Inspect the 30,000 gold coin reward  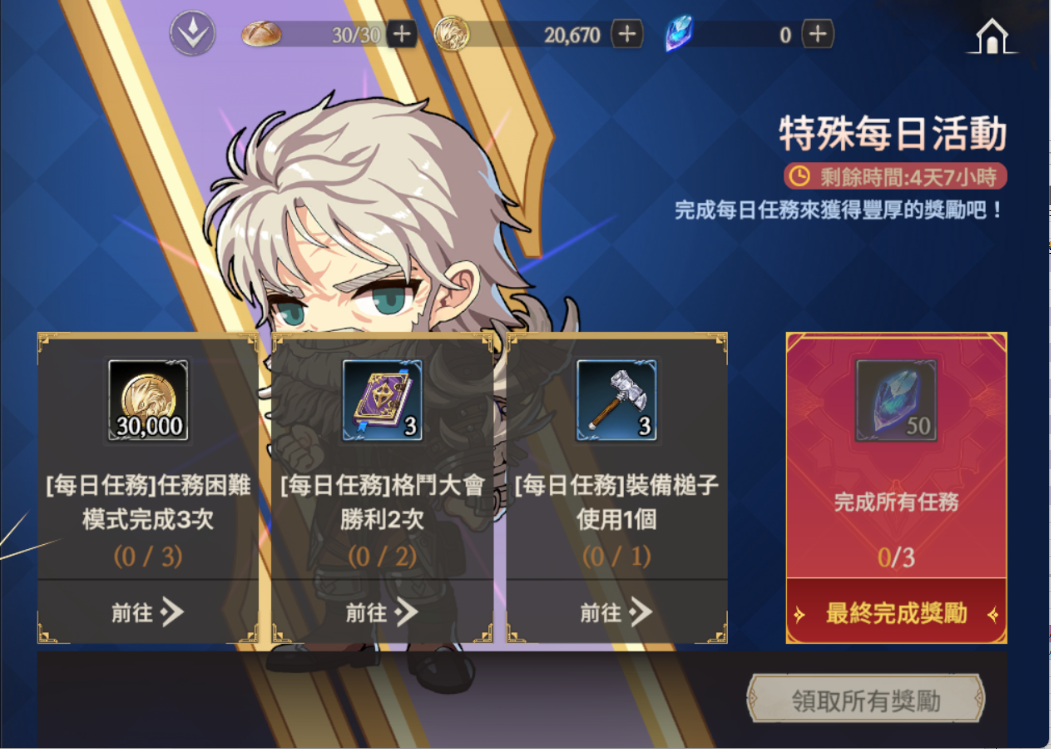click(x=148, y=401)
